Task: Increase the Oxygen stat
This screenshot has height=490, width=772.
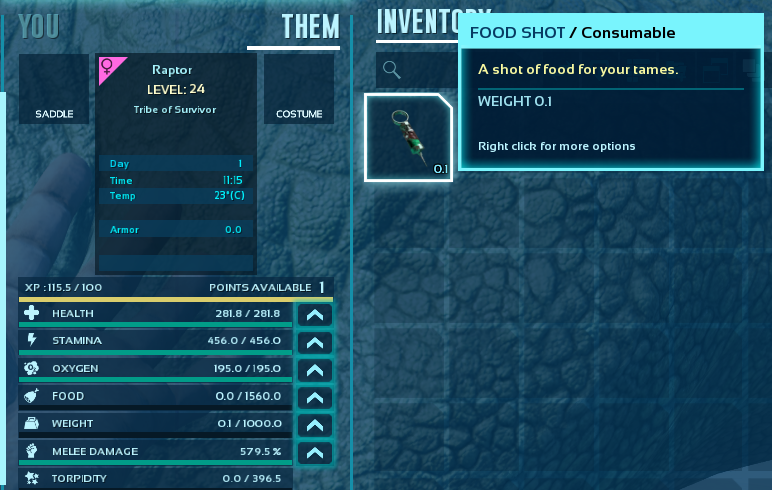Action: [315, 370]
